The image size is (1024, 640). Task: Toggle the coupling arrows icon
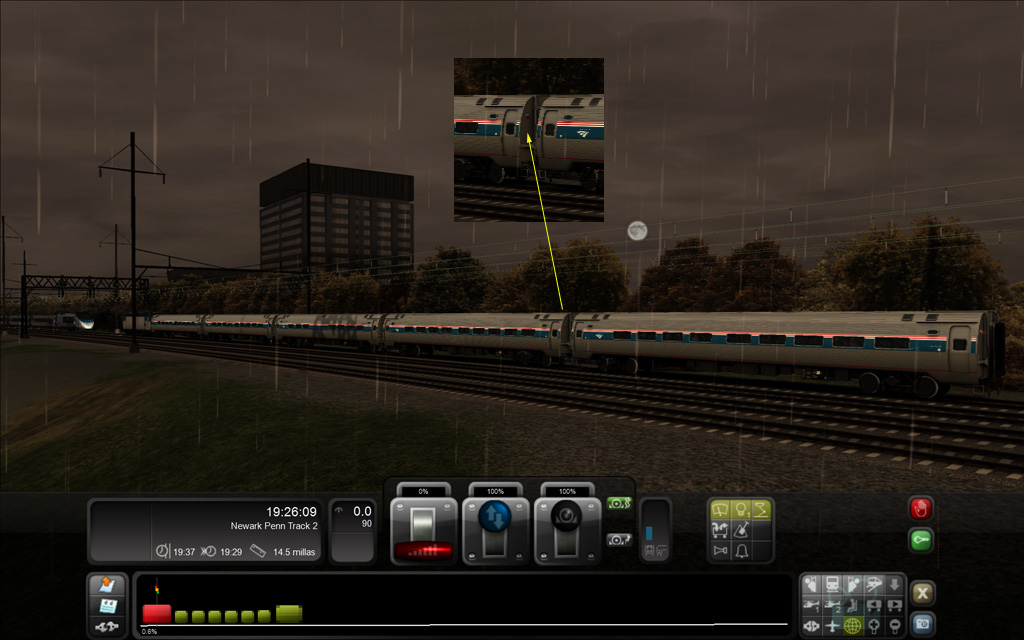coord(107,627)
